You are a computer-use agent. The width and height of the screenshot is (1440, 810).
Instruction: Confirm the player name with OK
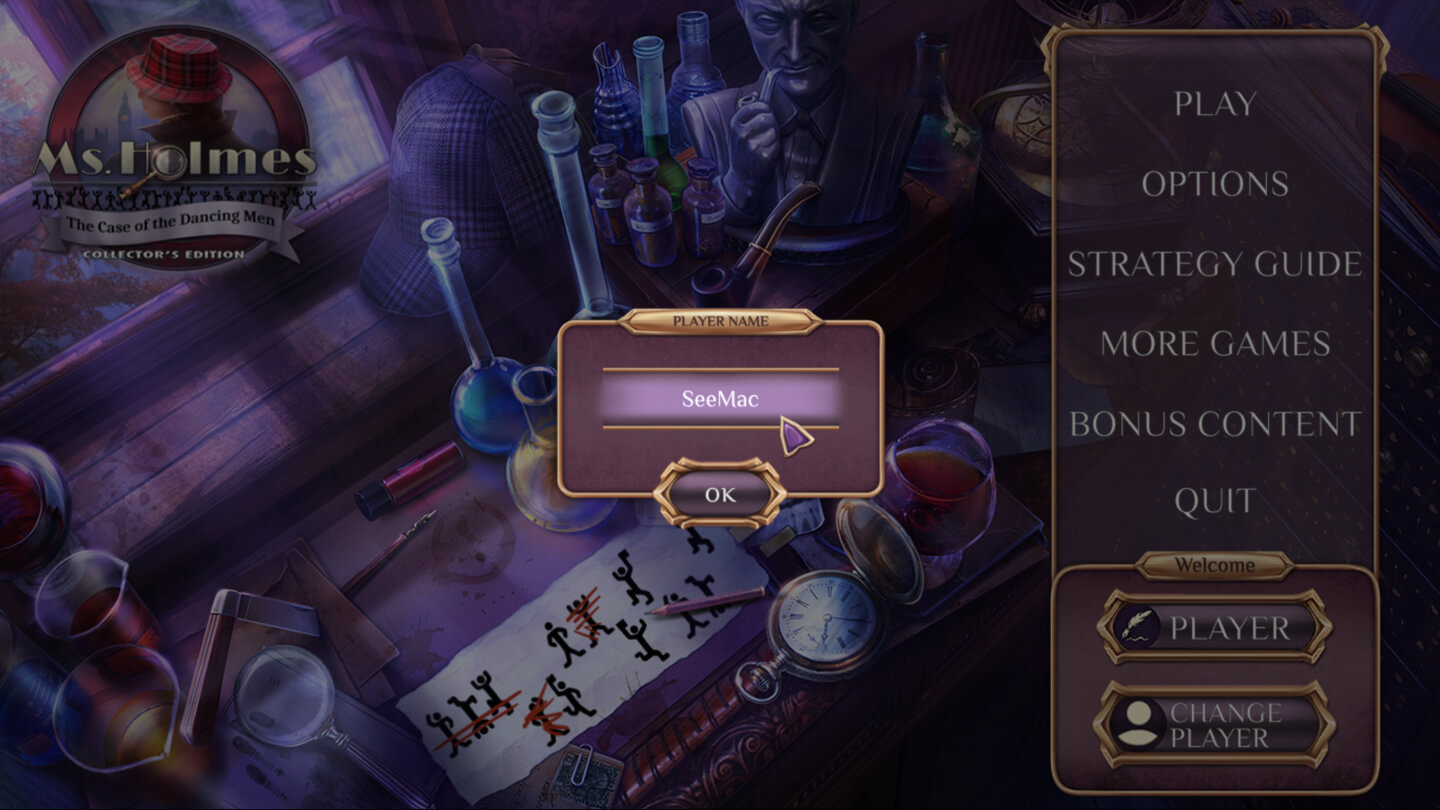pyautogui.click(x=720, y=494)
